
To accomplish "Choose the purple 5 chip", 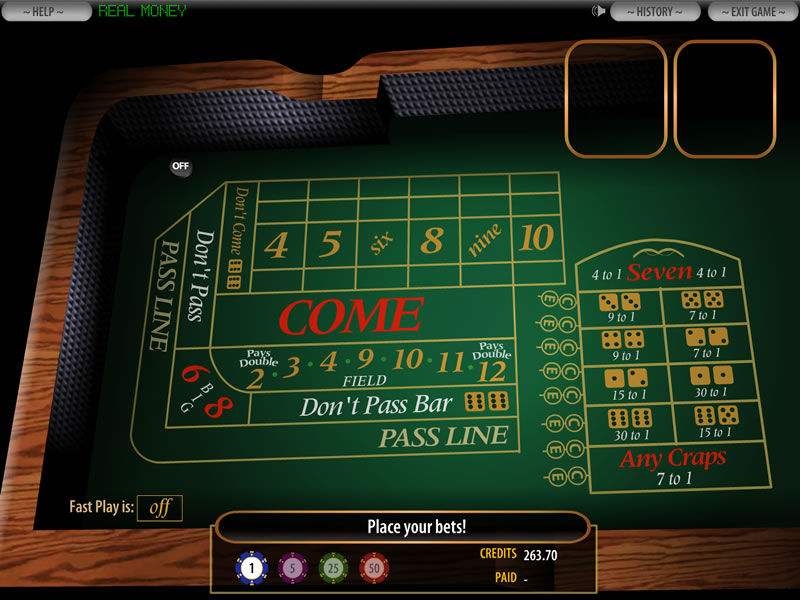I will coord(293,568).
